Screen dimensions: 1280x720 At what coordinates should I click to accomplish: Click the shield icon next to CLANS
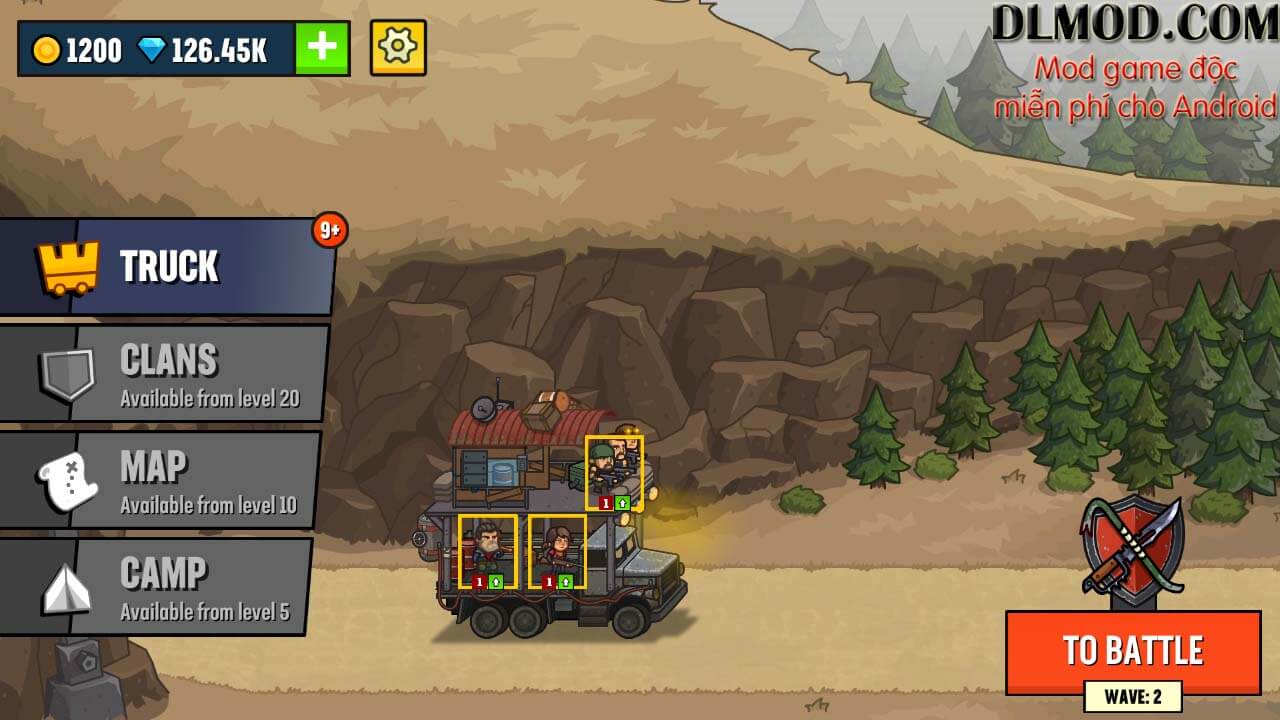pyautogui.click(x=68, y=371)
